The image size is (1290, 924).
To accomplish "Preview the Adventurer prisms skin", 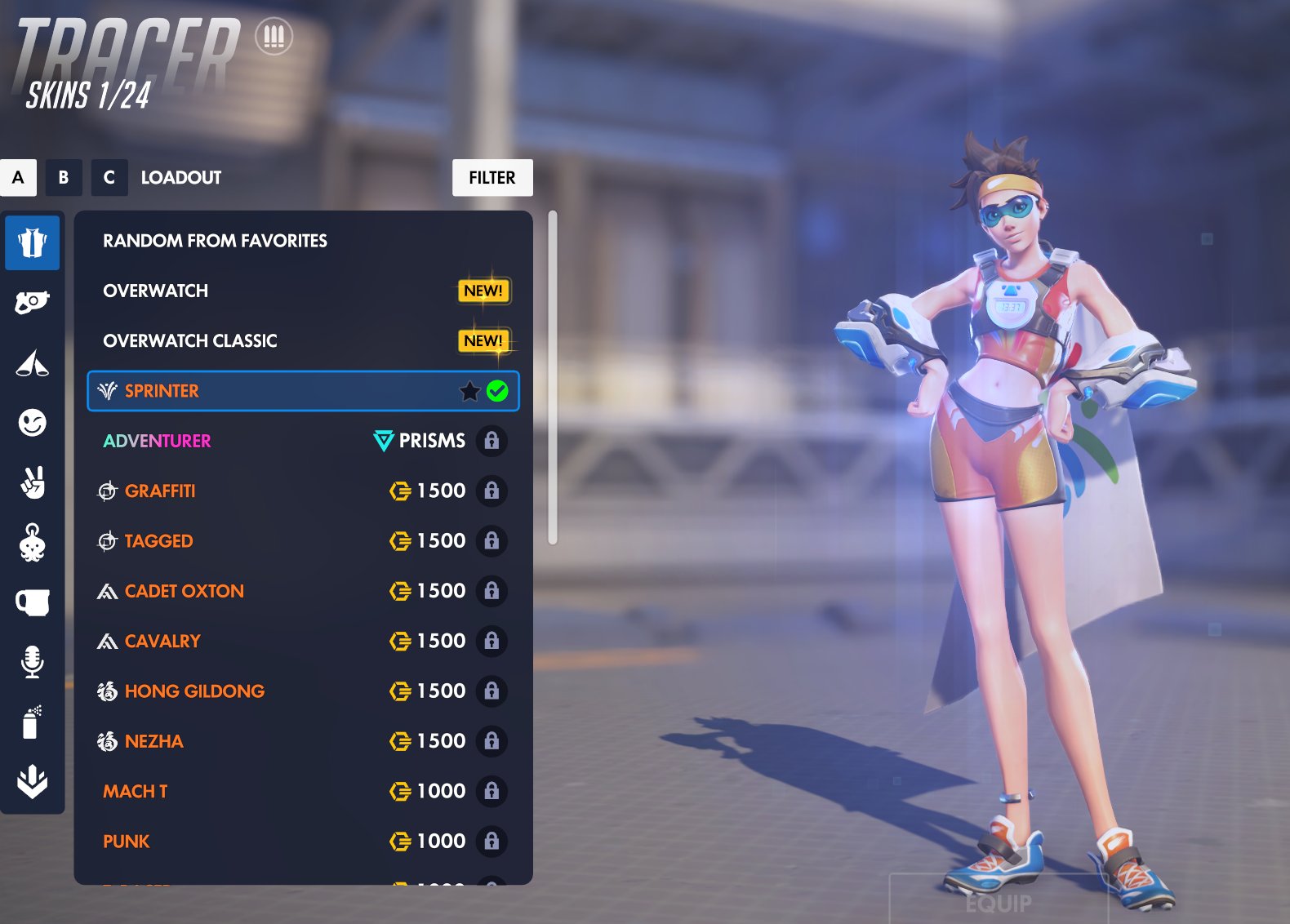I will (157, 442).
